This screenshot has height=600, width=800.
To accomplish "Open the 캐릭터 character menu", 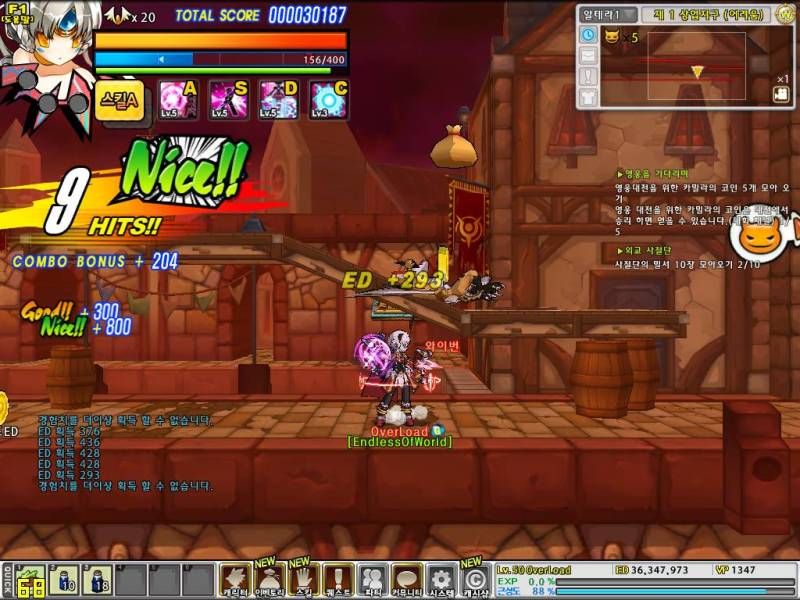I will 235,579.
